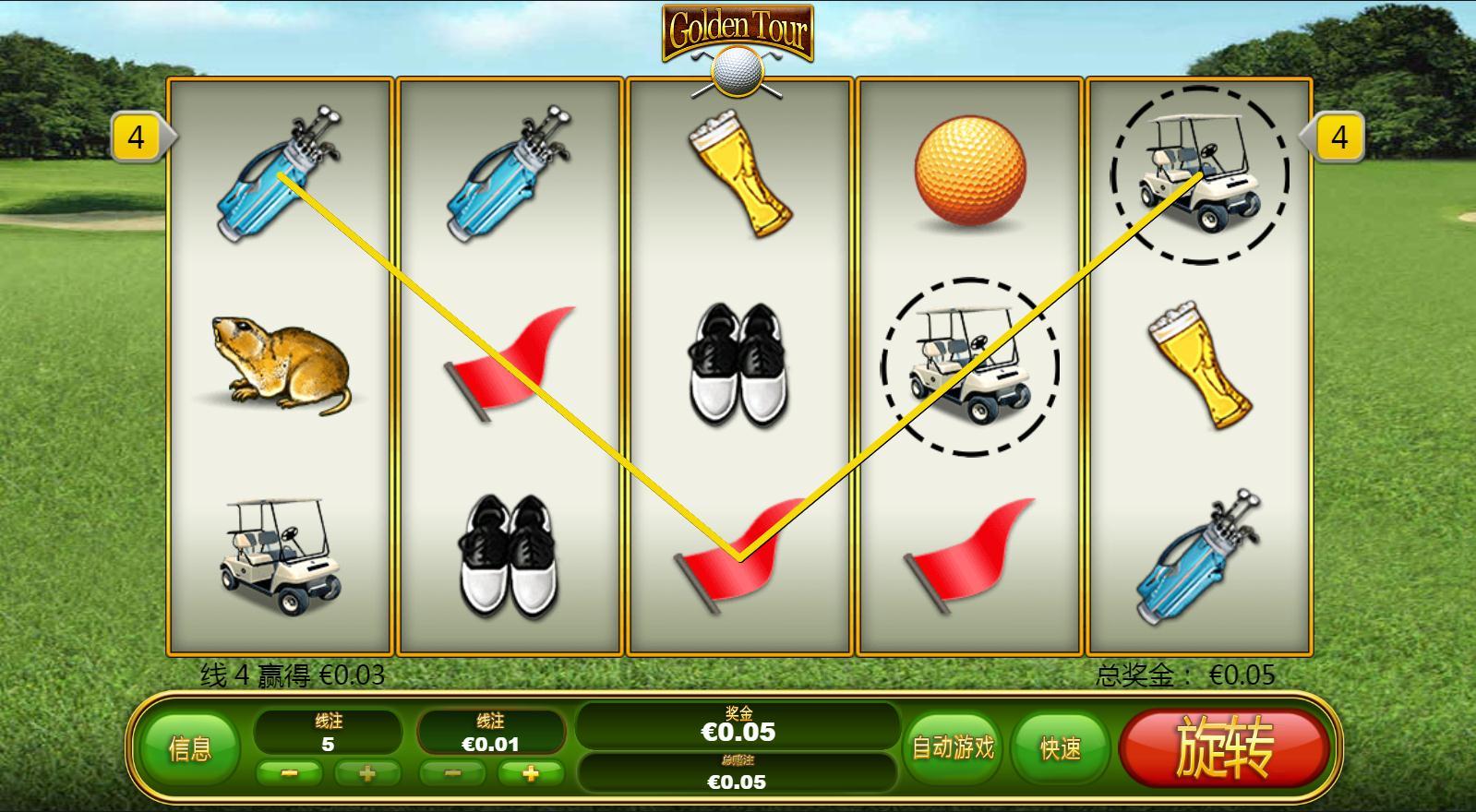Lower the €0.01 line bet
Viewport: 1476px width, 812px height.
452,773
